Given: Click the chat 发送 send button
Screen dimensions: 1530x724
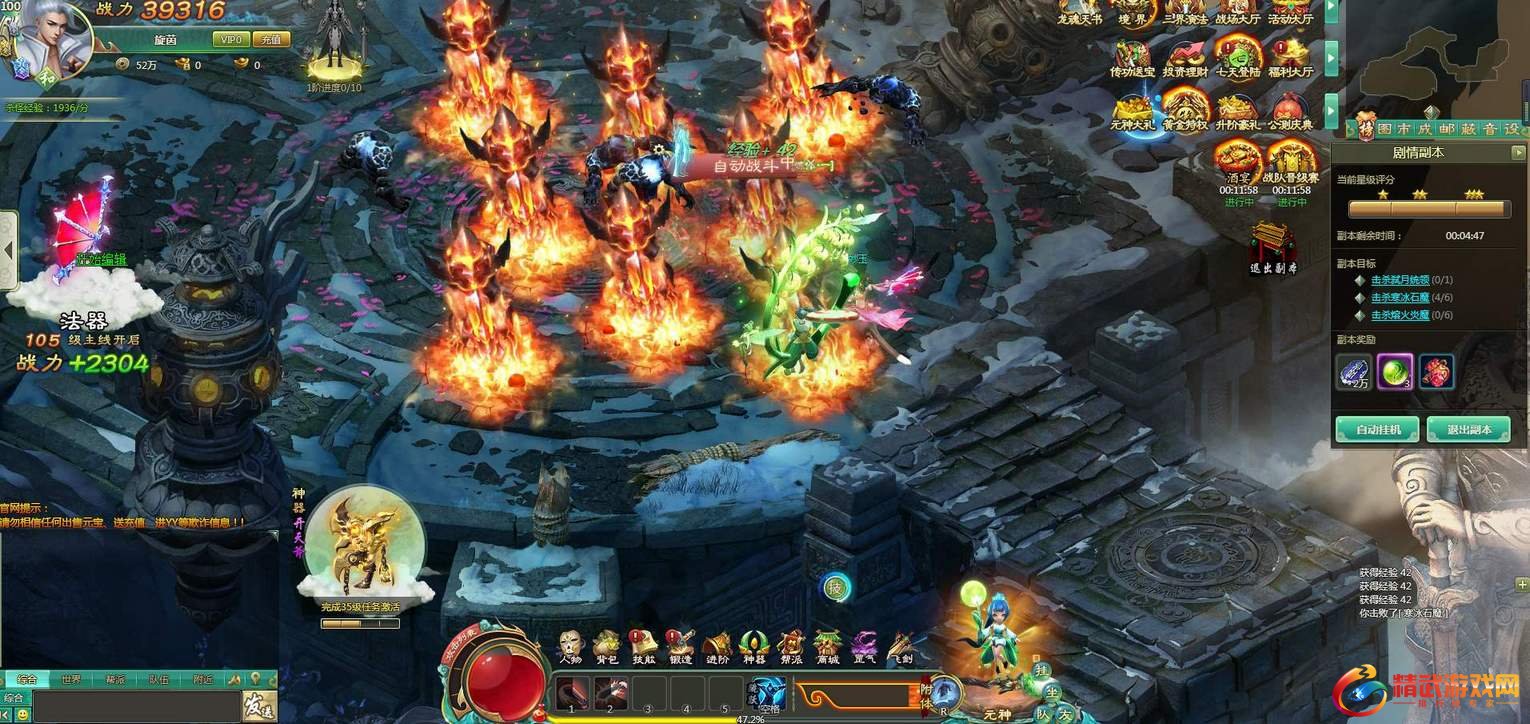Looking at the screenshot, I should [258, 706].
